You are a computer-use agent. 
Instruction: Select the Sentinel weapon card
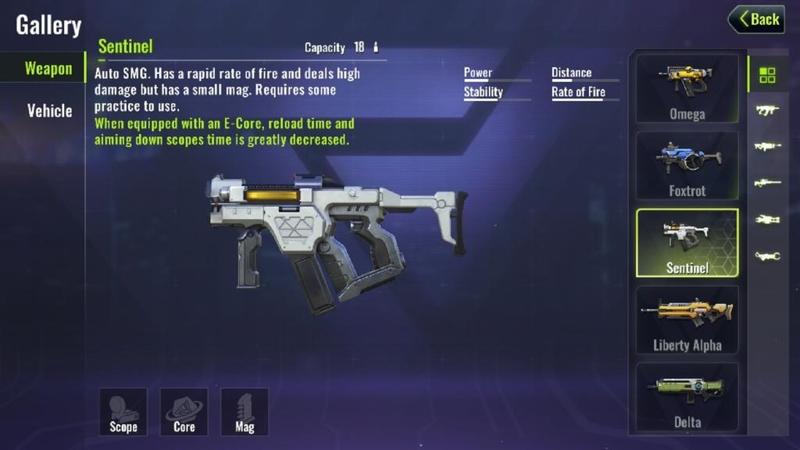687,242
